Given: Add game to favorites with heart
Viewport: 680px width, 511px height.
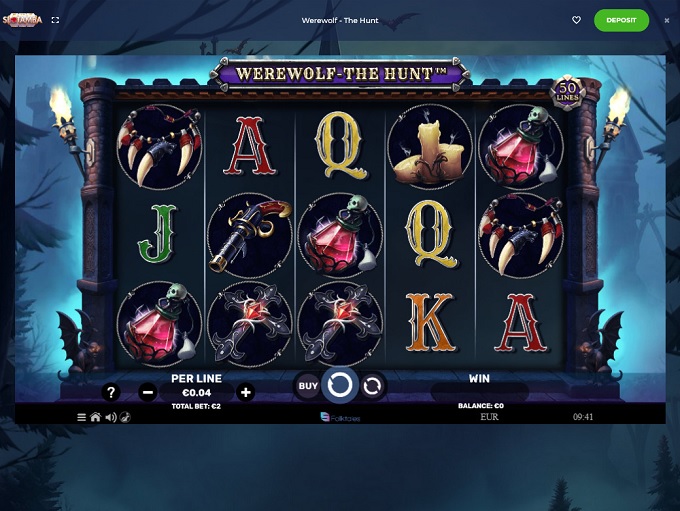Looking at the screenshot, I should [x=576, y=20].
